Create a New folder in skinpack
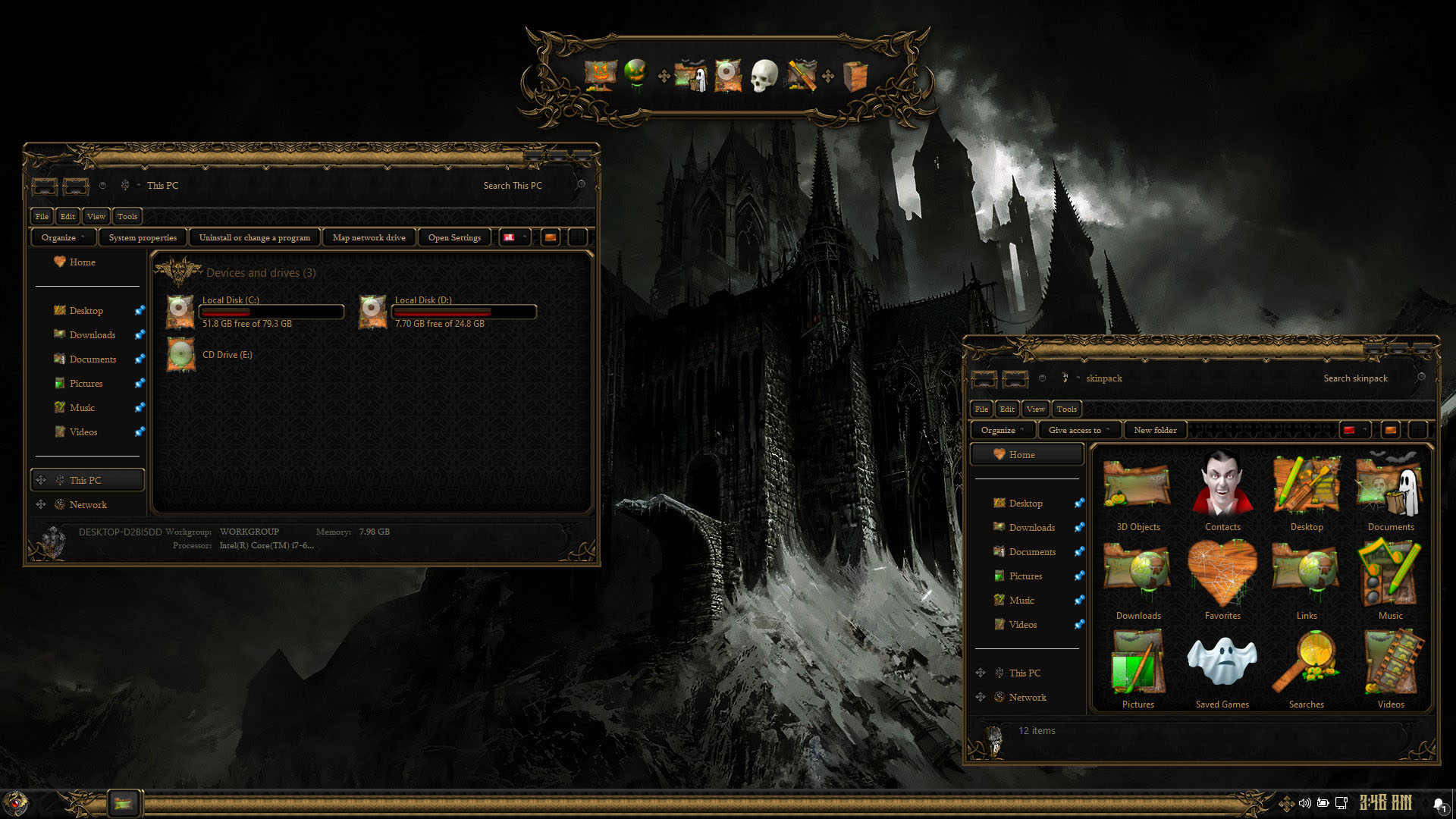This screenshot has width=1456, height=819. tap(1155, 430)
